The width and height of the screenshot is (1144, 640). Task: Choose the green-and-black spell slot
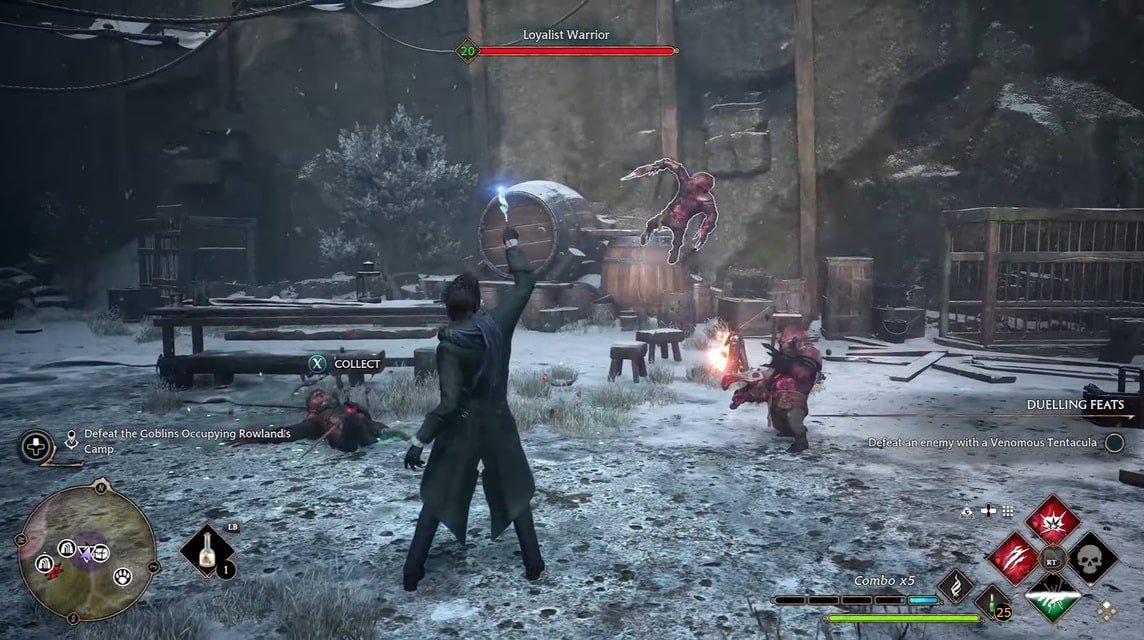[x=1052, y=597]
